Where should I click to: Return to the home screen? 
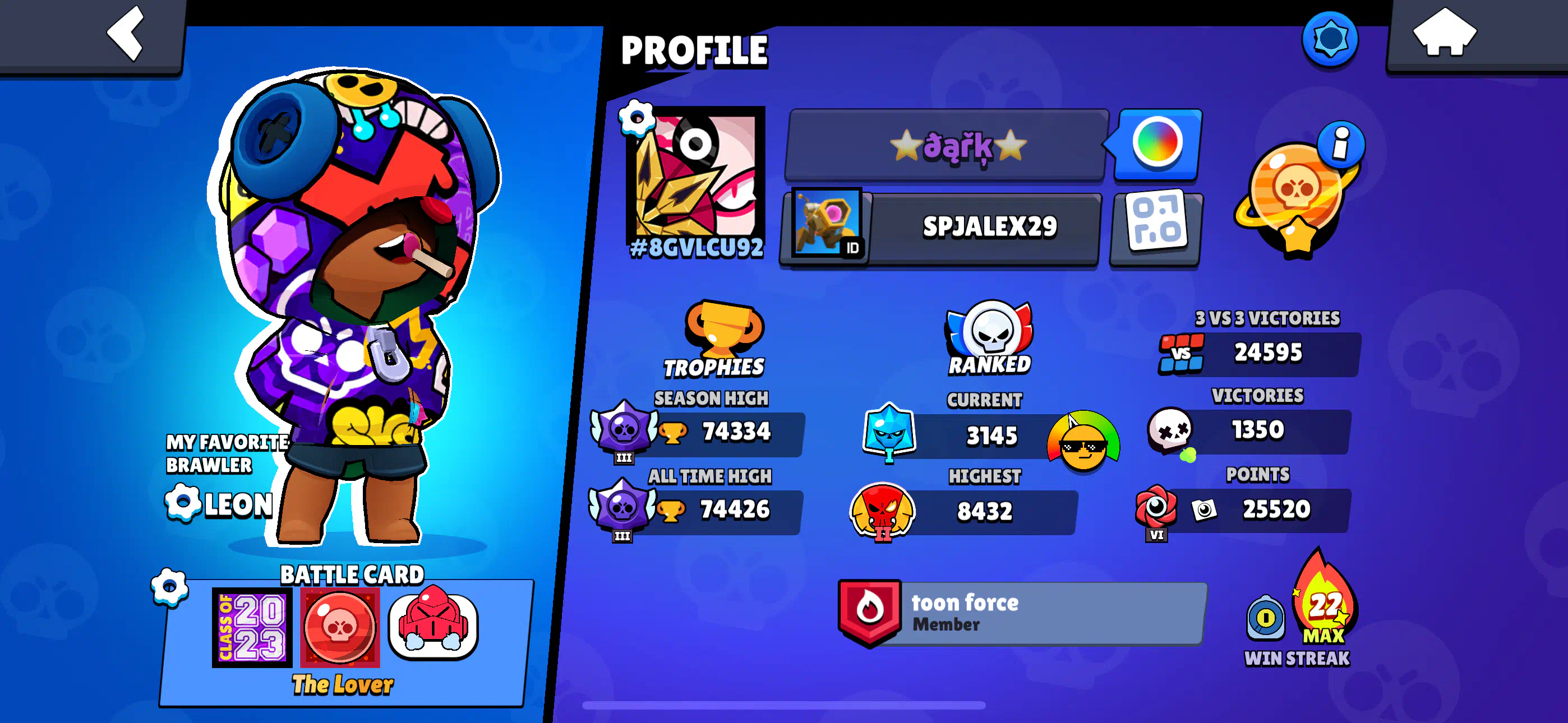(x=1444, y=34)
